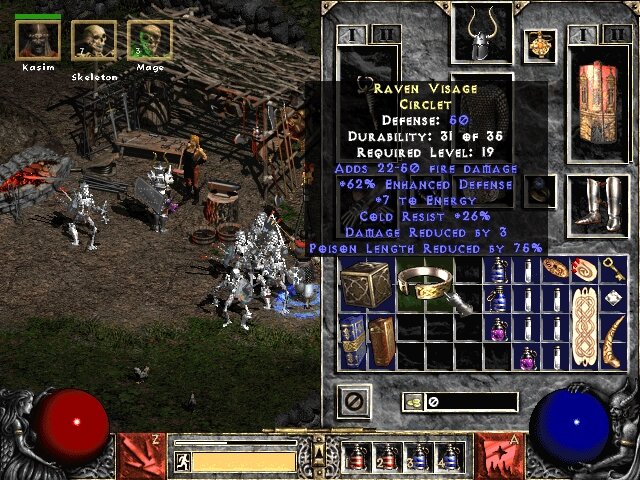
Task: Close the inventory with the cancel button
Action: coord(354,402)
